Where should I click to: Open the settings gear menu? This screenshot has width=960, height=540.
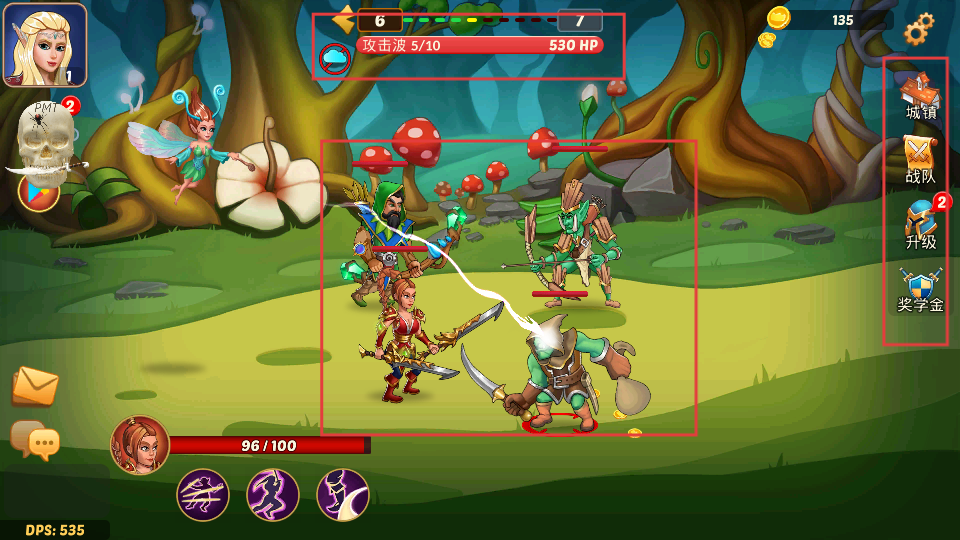919,28
